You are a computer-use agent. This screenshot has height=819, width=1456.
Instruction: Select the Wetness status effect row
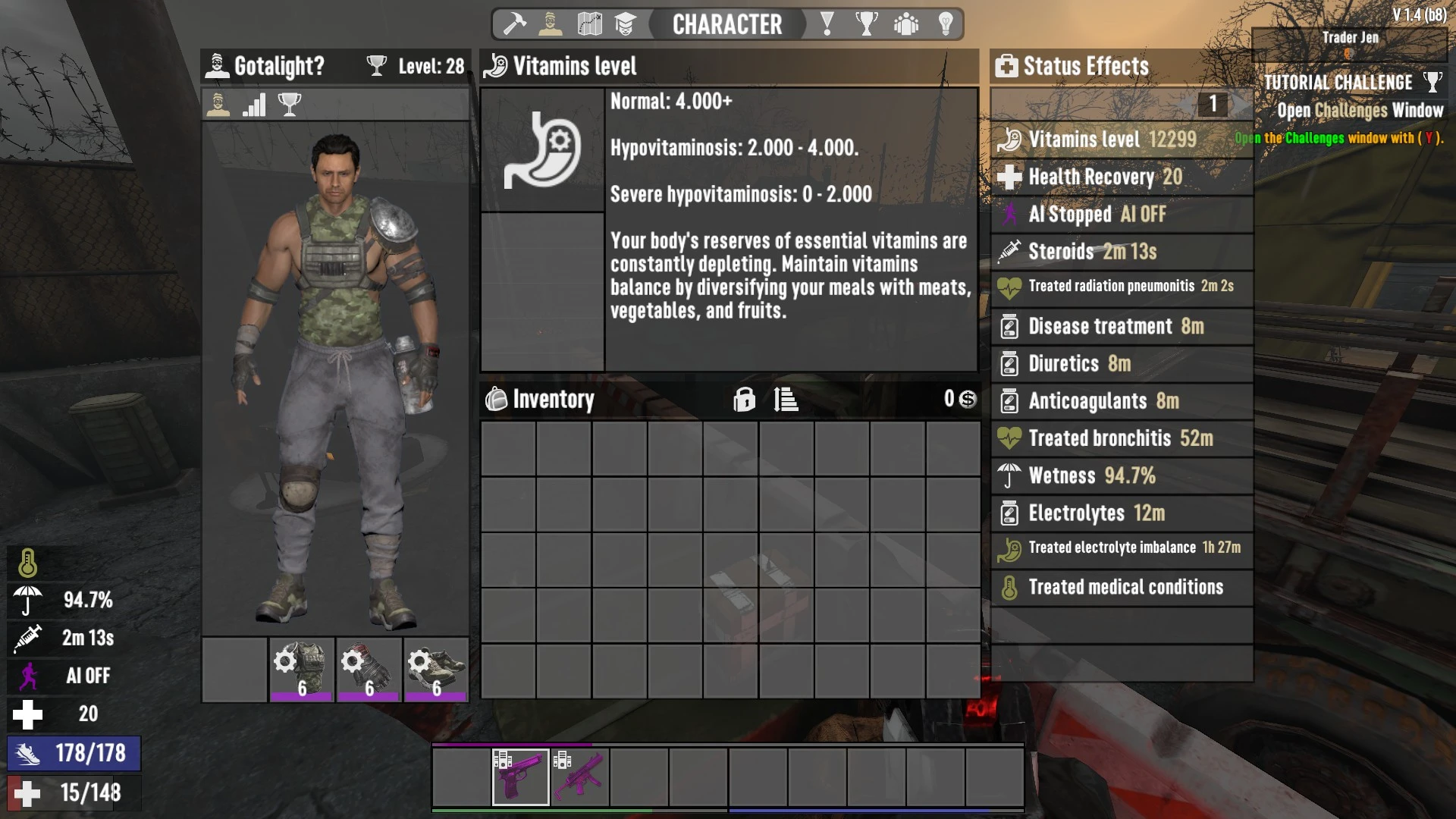tap(1121, 475)
